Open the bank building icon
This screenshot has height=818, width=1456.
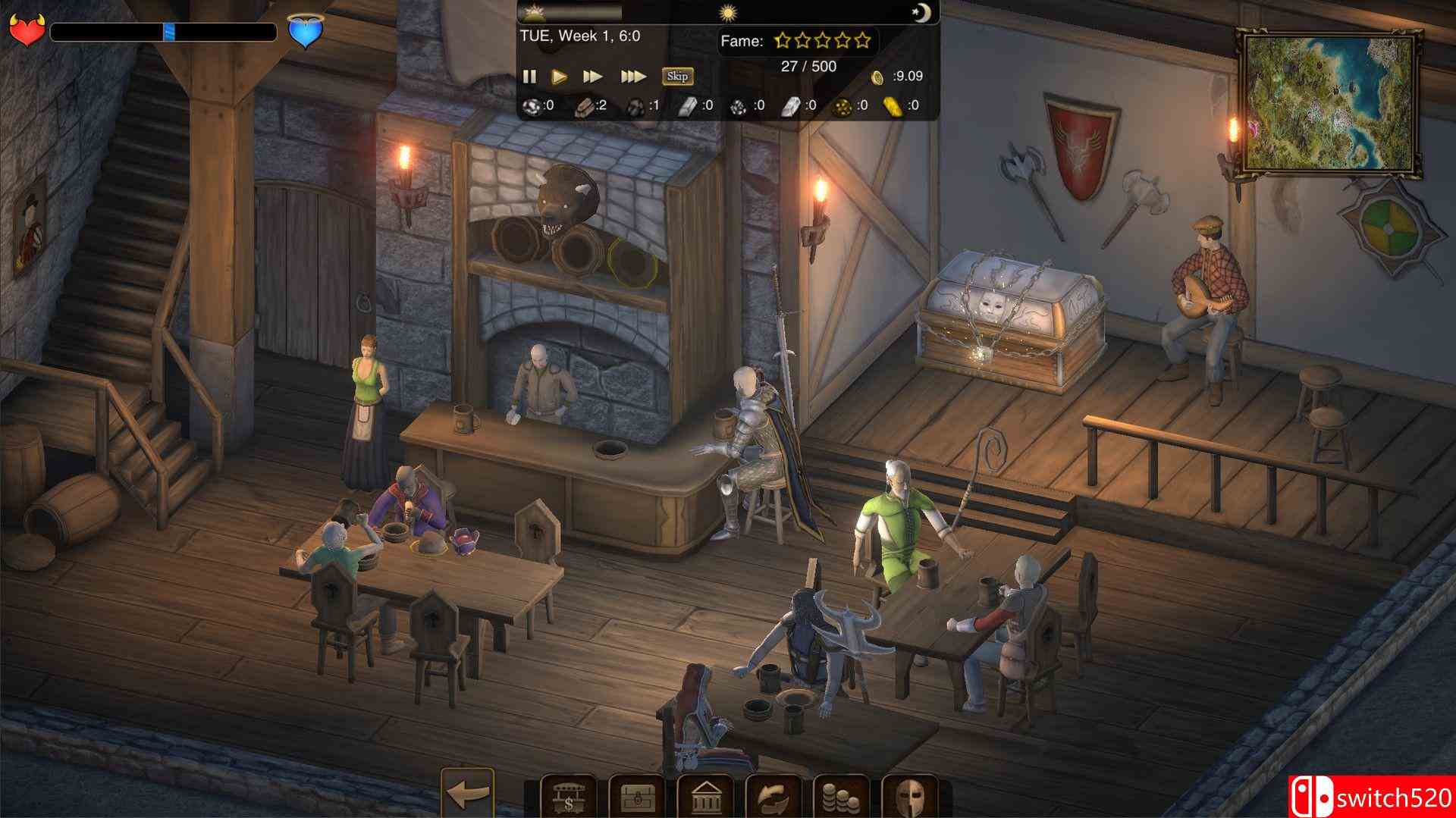[704, 796]
